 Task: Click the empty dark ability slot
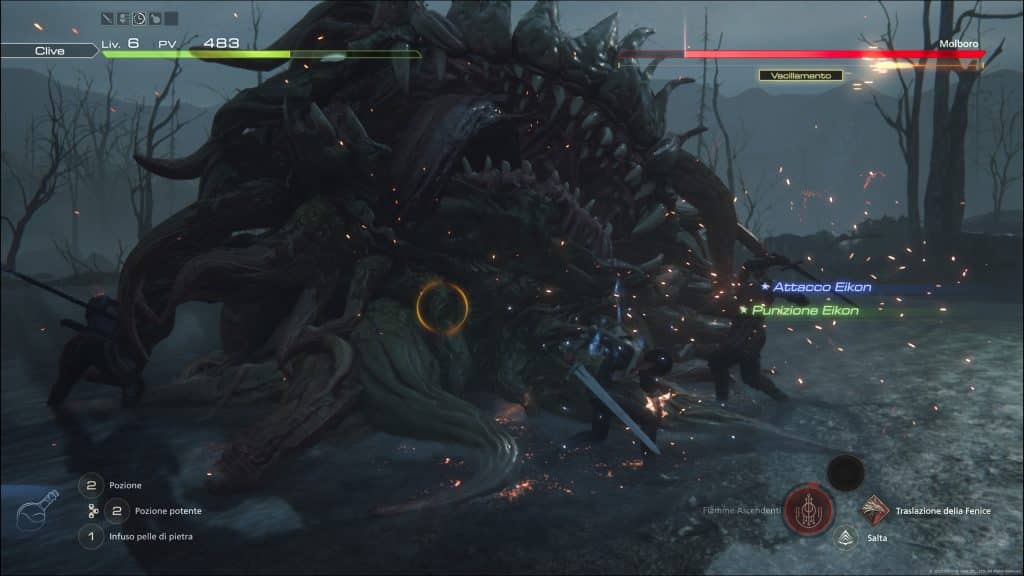point(846,471)
